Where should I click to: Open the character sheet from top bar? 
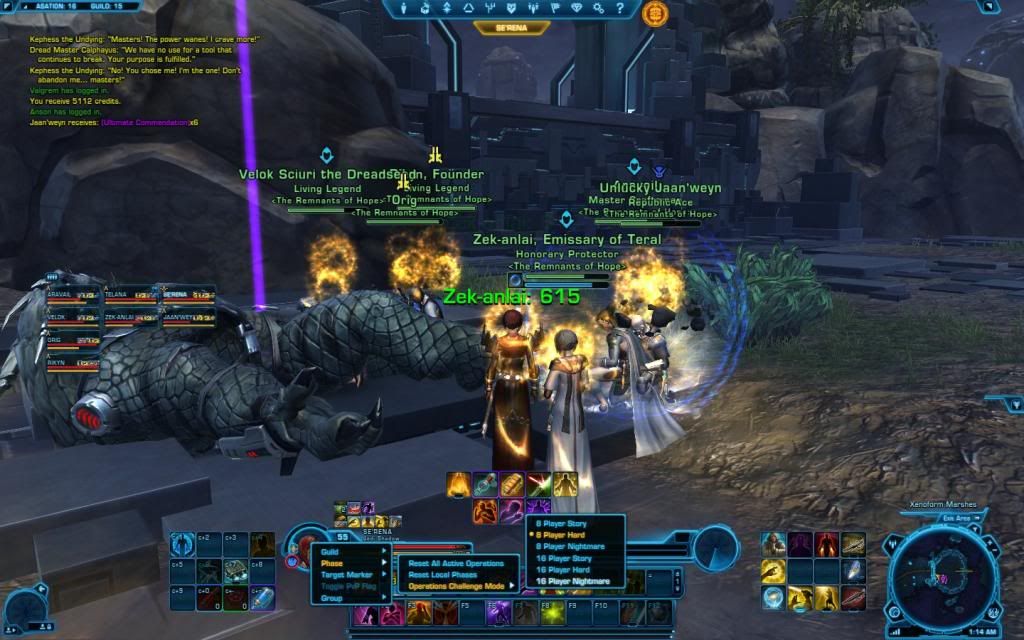pyautogui.click(x=403, y=10)
